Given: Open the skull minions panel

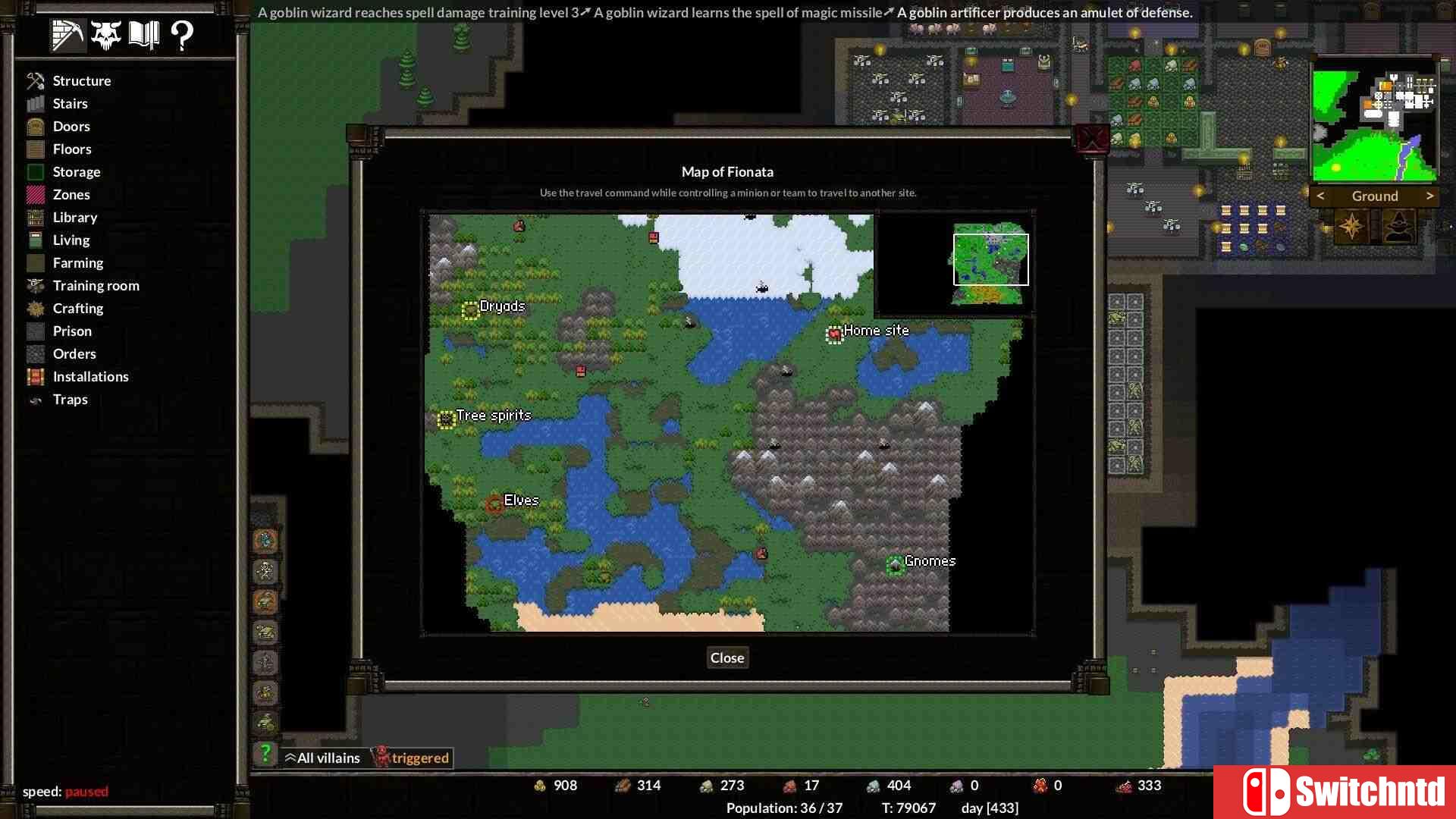Looking at the screenshot, I should (105, 34).
